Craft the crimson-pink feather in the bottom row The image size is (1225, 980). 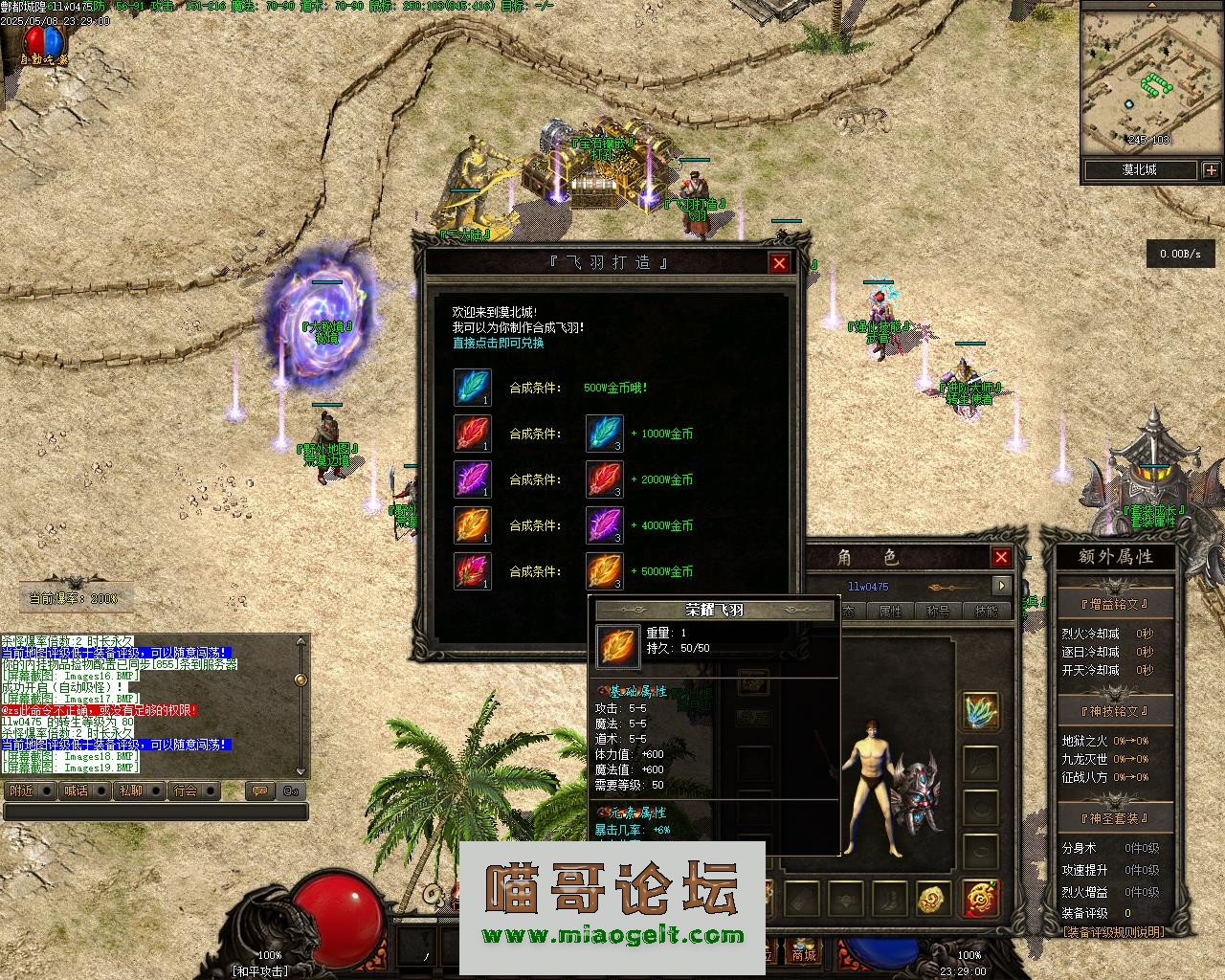[472, 571]
